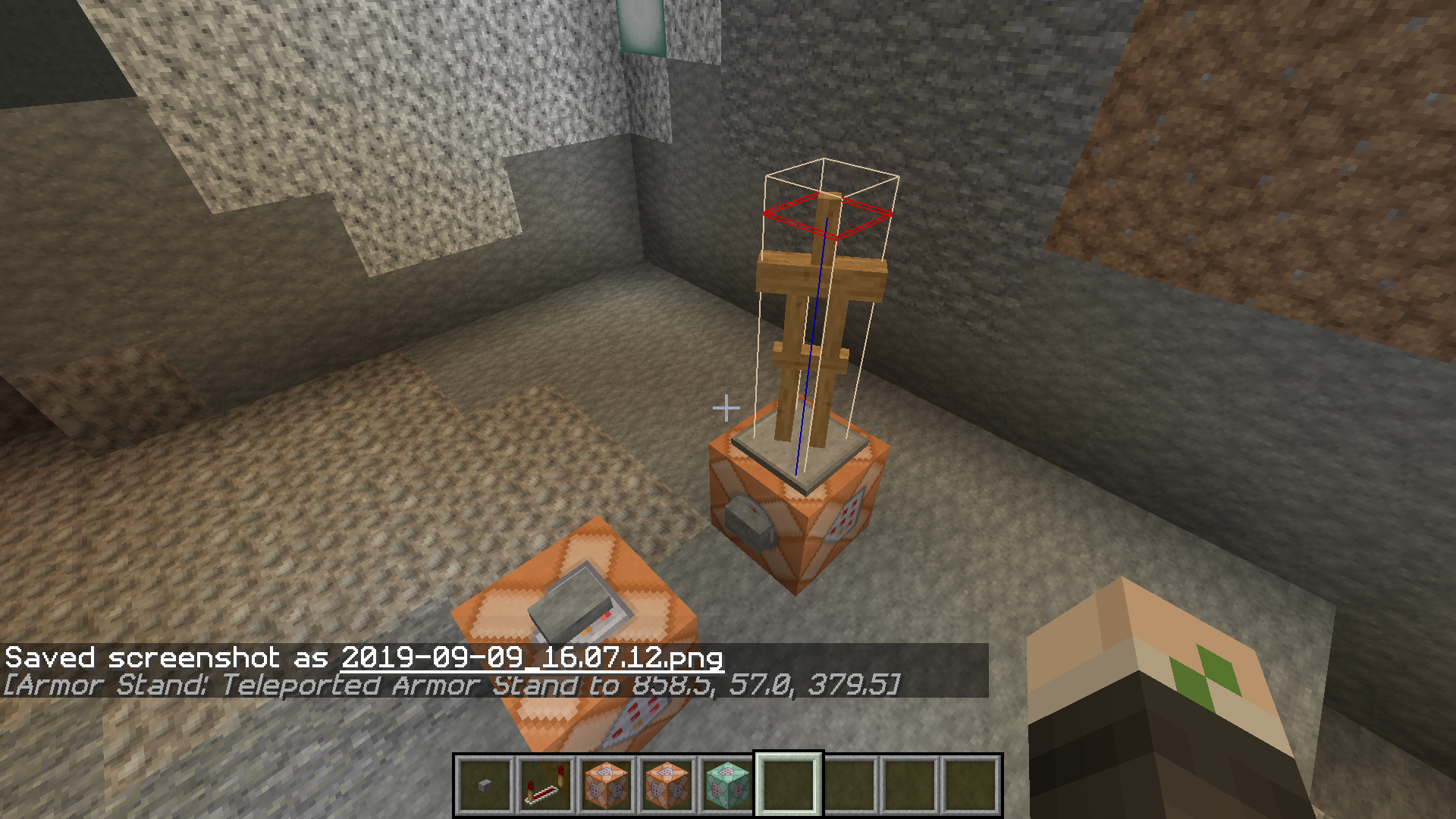Open the saved screenshot filename link
1456x819 pixels.
pyautogui.click(x=532, y=657)
